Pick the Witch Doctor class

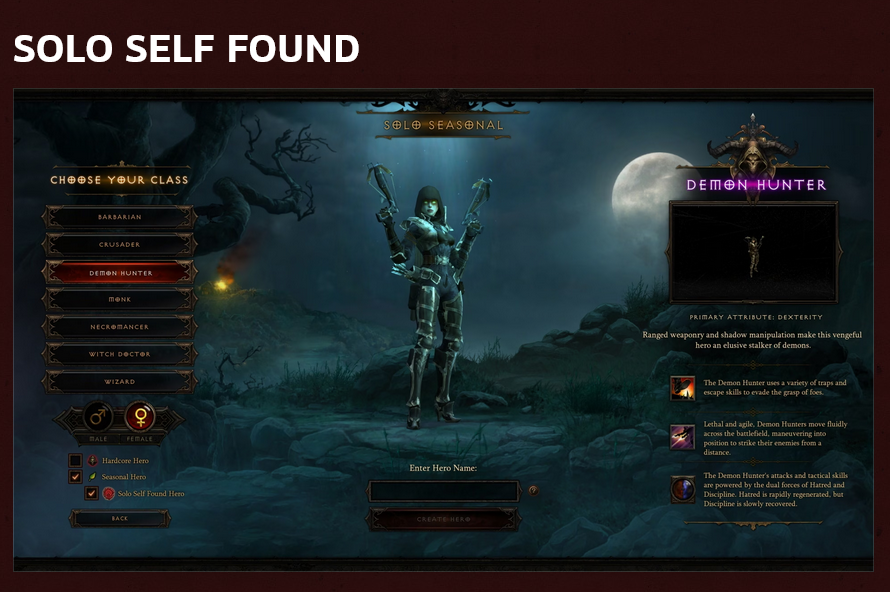[120, 354]
